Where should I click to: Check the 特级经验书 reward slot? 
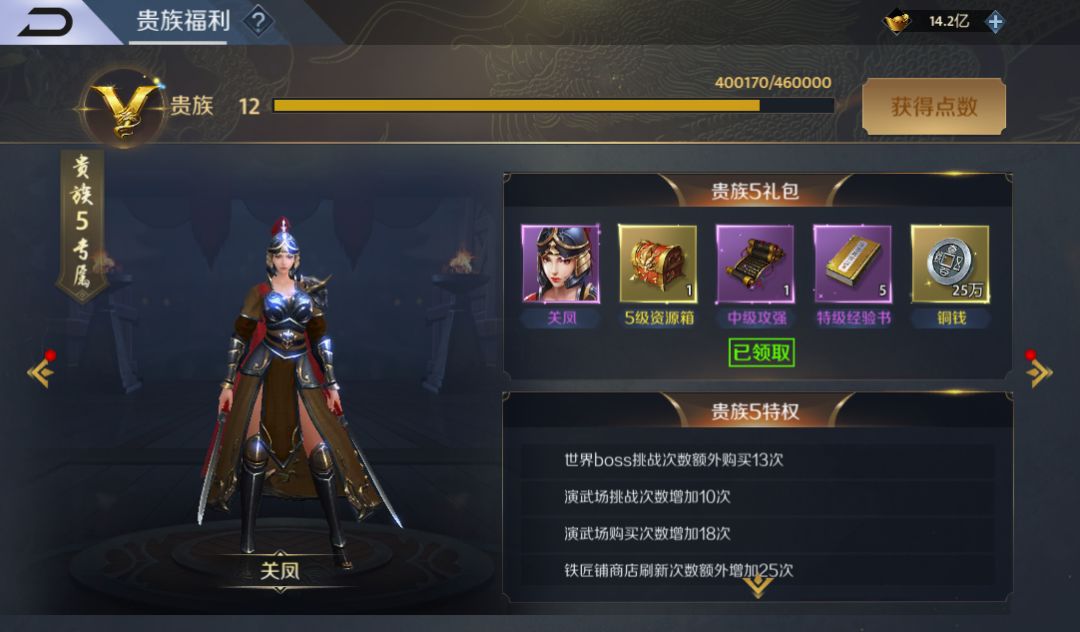[x=852, y=264]
